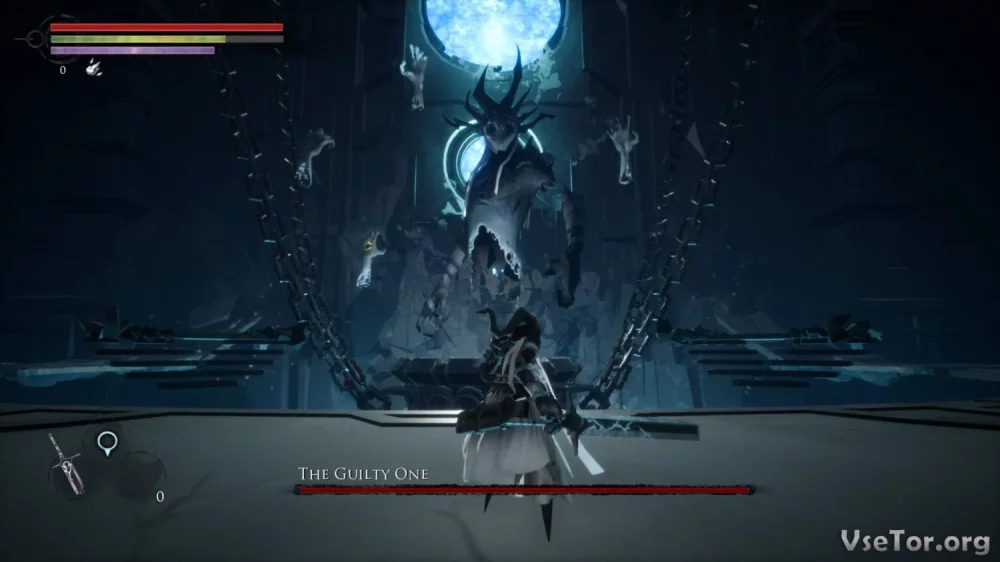Select the empty consumable item slot

pyautogui.click(x=140, y=475)
